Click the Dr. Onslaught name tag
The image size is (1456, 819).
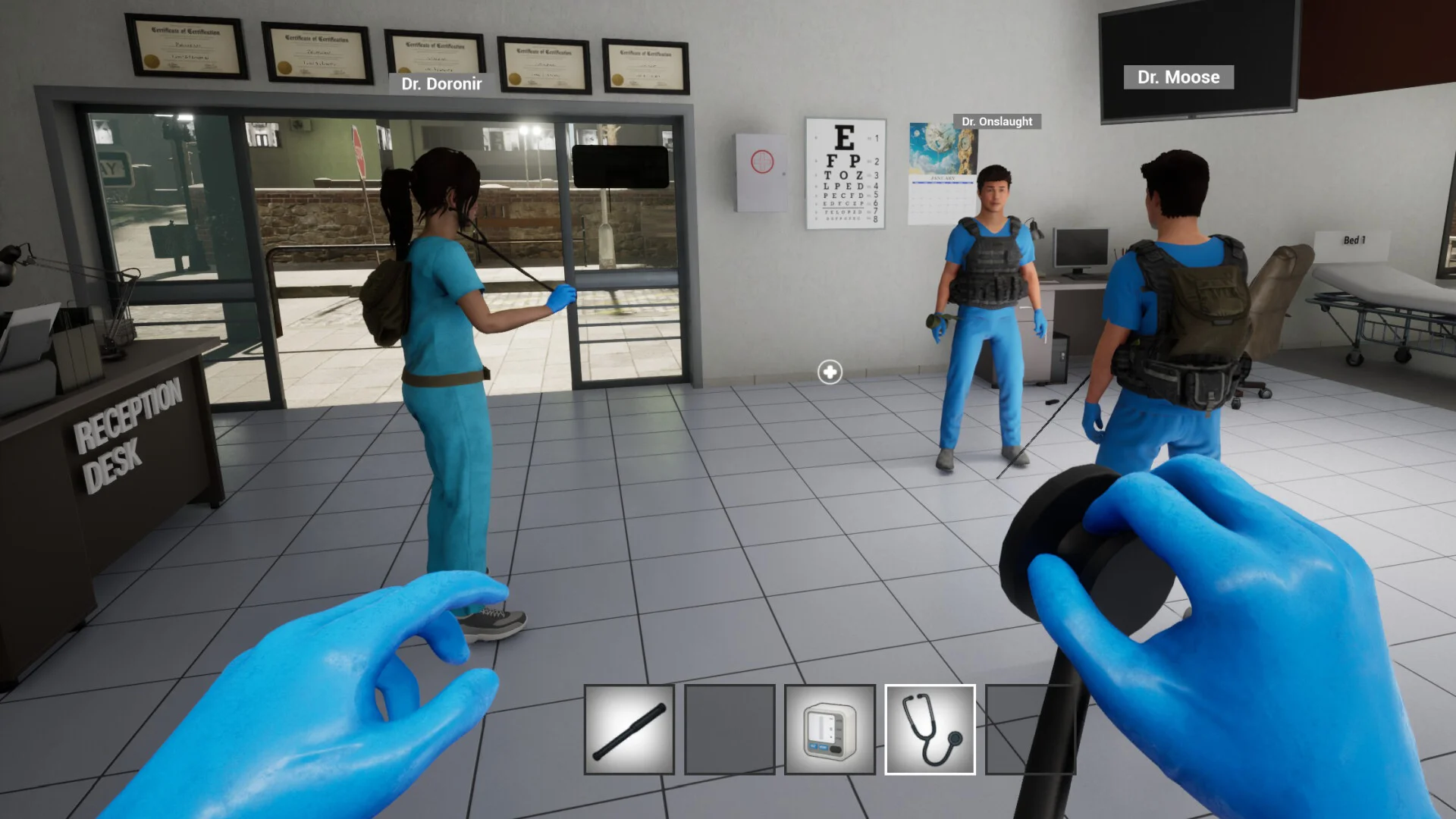(x=996, y=121)
